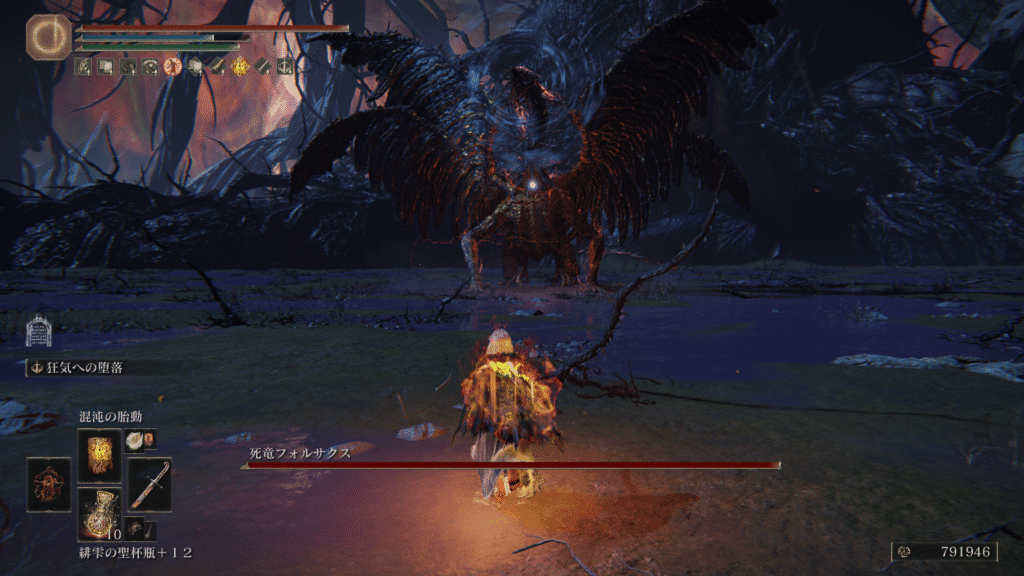Select the right-hand curved sword slot
Screen dimensions: 1024x576
pos(150,485)
